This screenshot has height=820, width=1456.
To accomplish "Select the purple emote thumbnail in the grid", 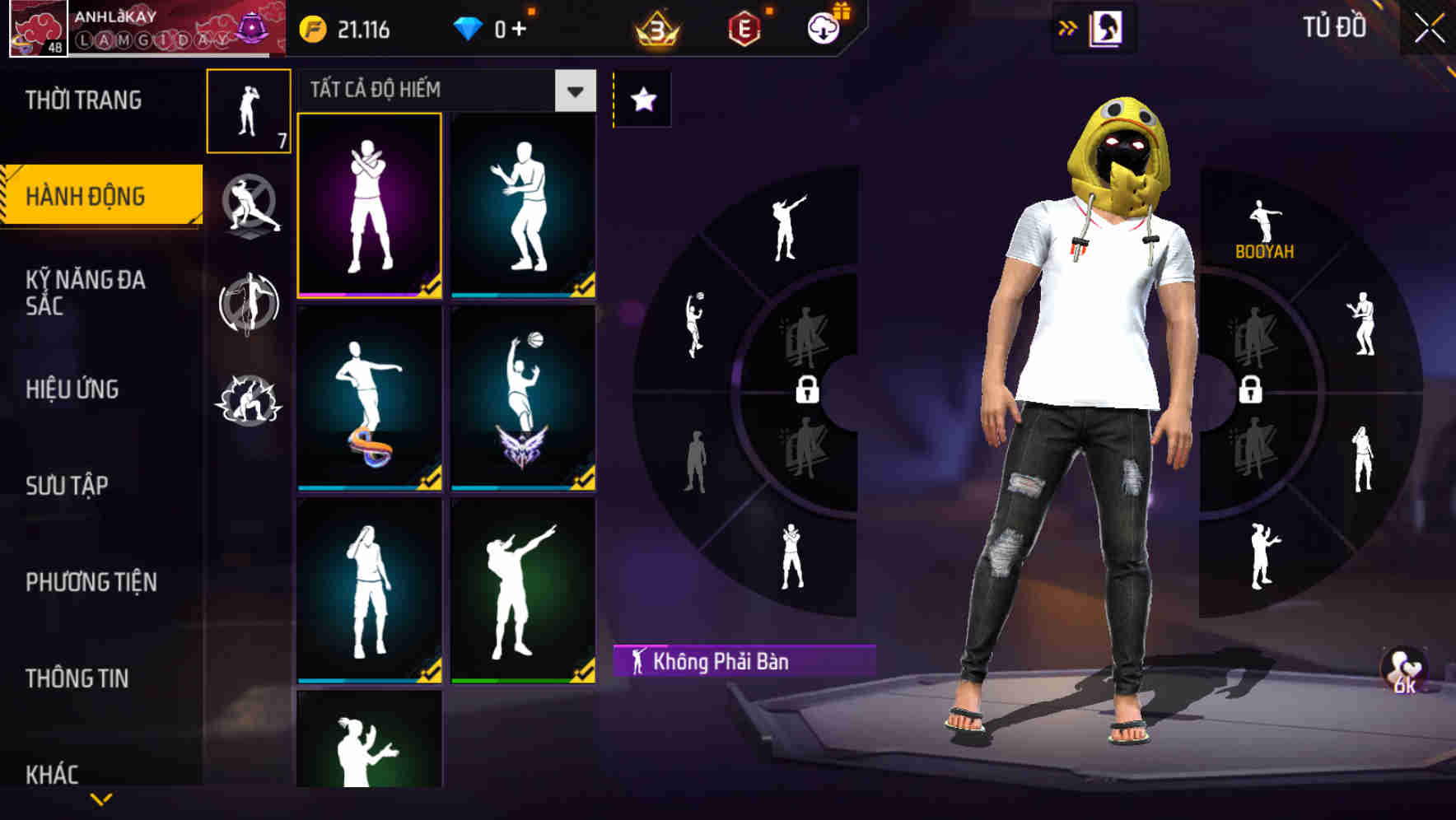I will coord(368,206).
